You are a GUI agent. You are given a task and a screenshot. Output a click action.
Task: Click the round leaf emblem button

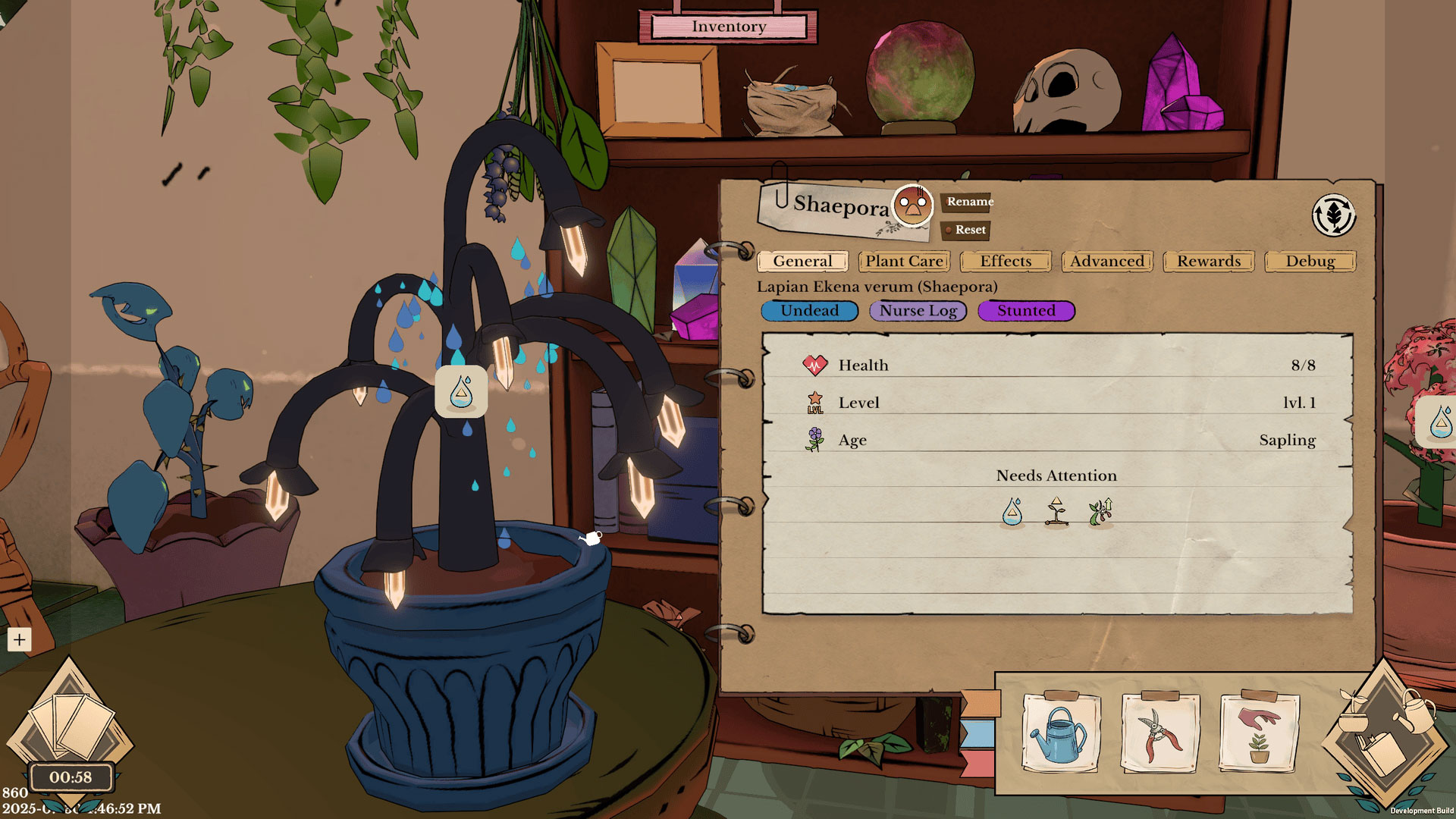[x=1334, y=215]
